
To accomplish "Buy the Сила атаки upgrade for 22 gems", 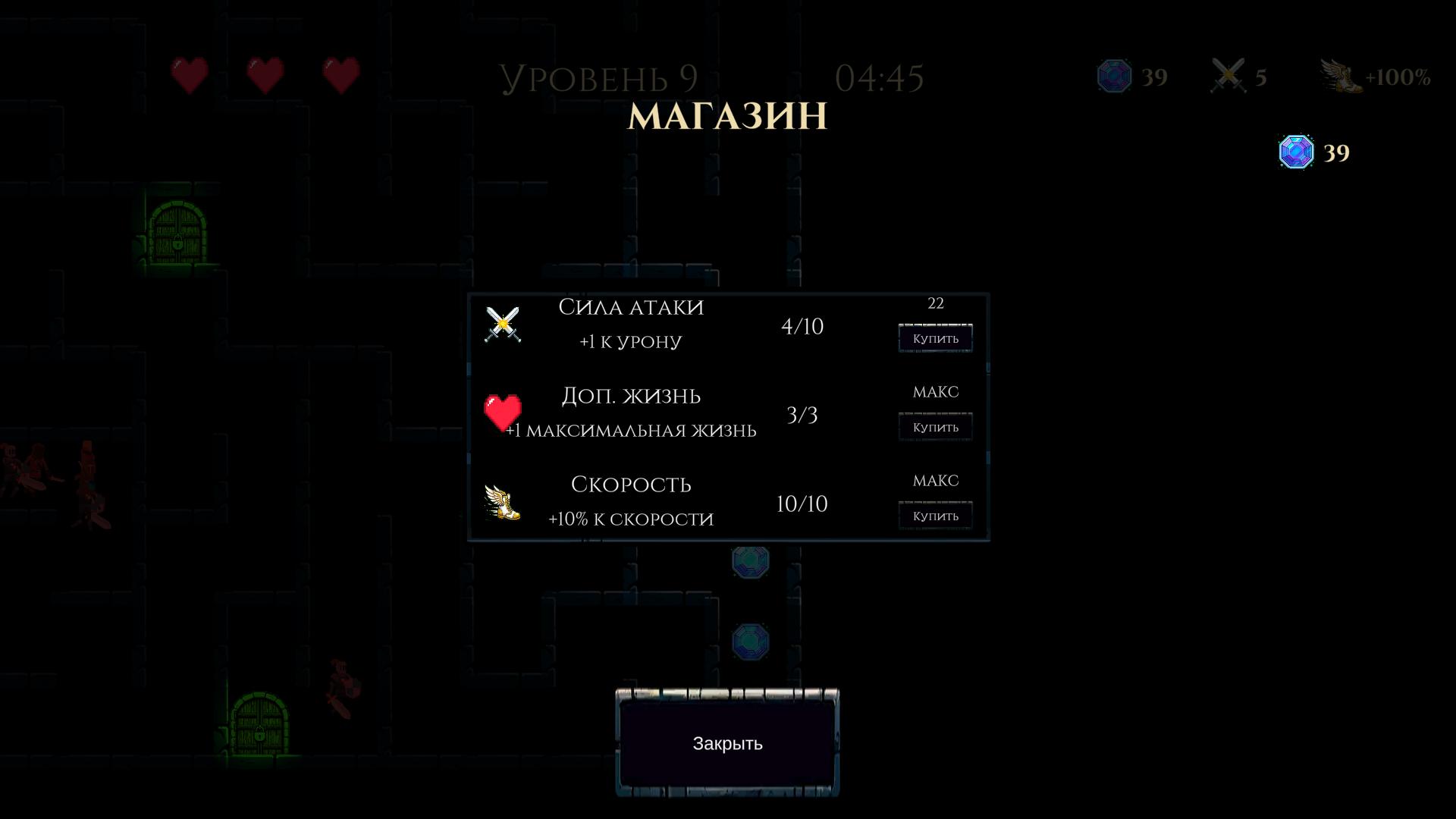I will point(935,337).
